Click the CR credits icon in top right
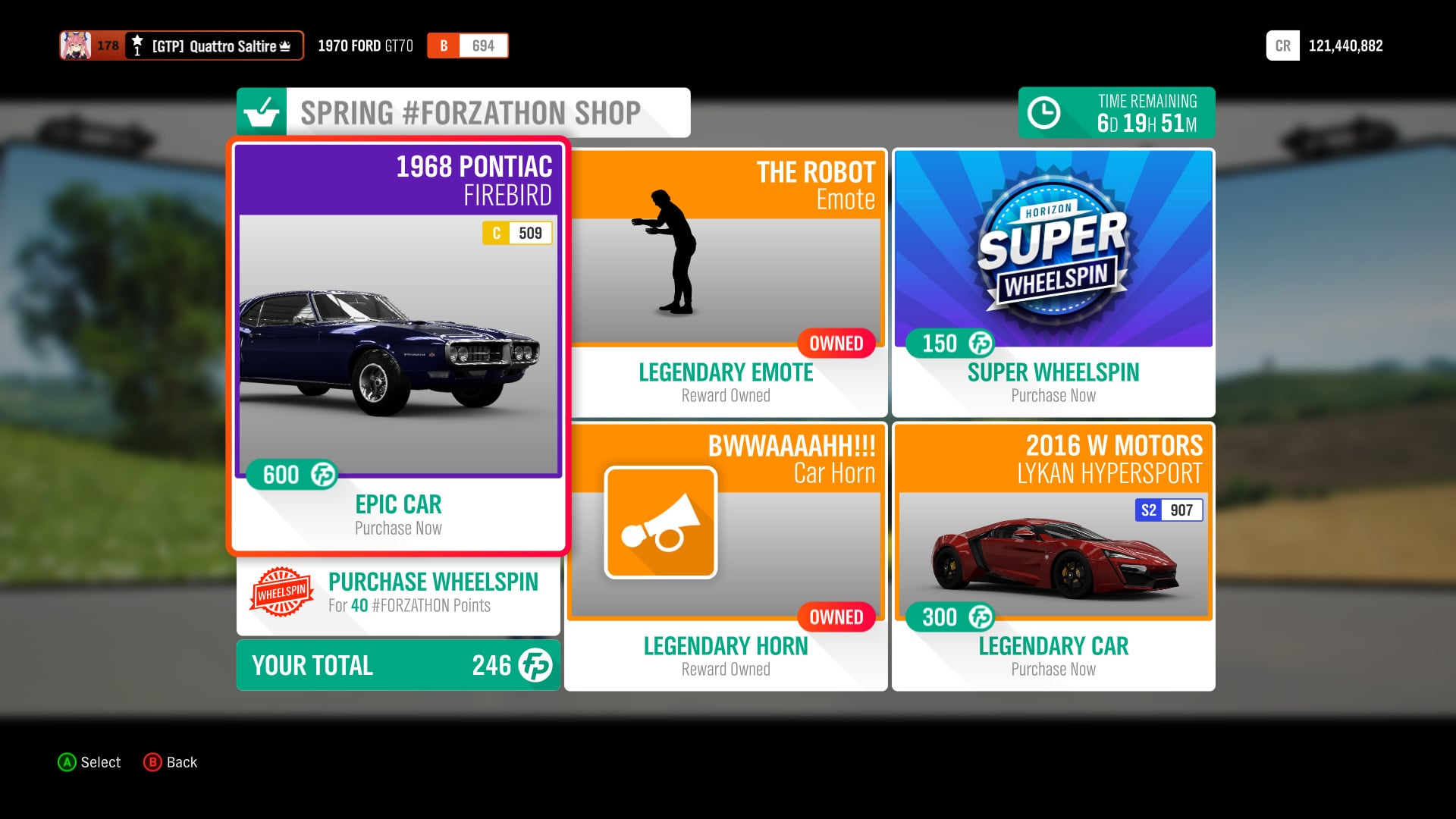The height and width of the screenshot is (819, 1456). [1282, 45]
